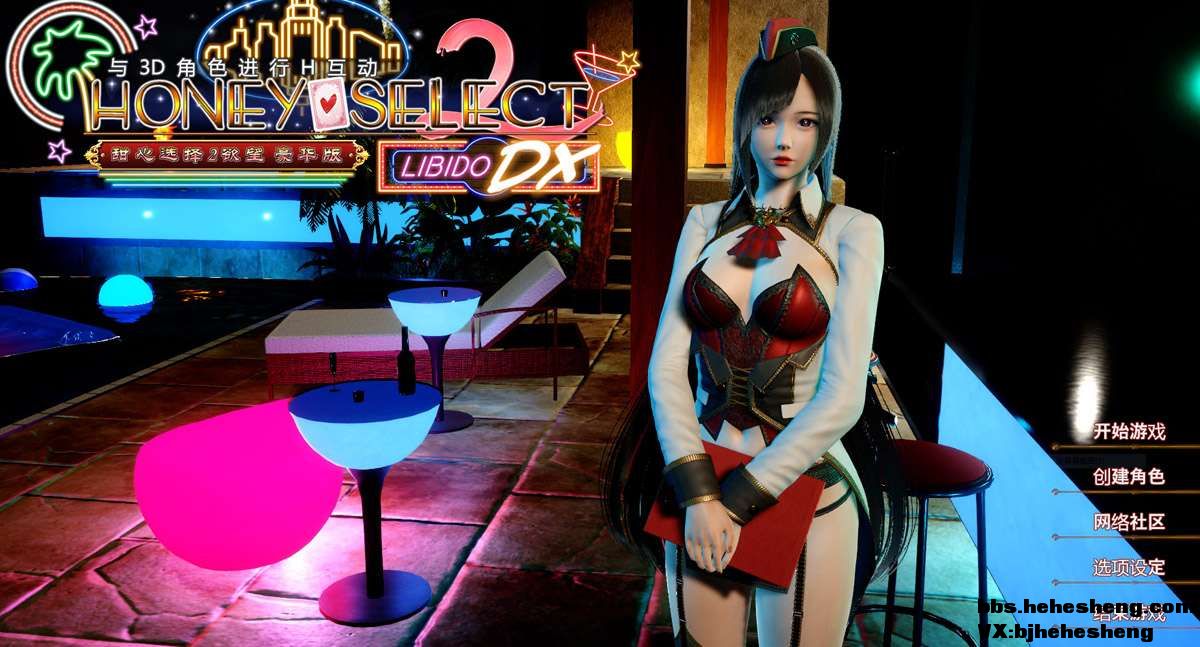Start the game via 开始游戏

[x=1129, y=432]
